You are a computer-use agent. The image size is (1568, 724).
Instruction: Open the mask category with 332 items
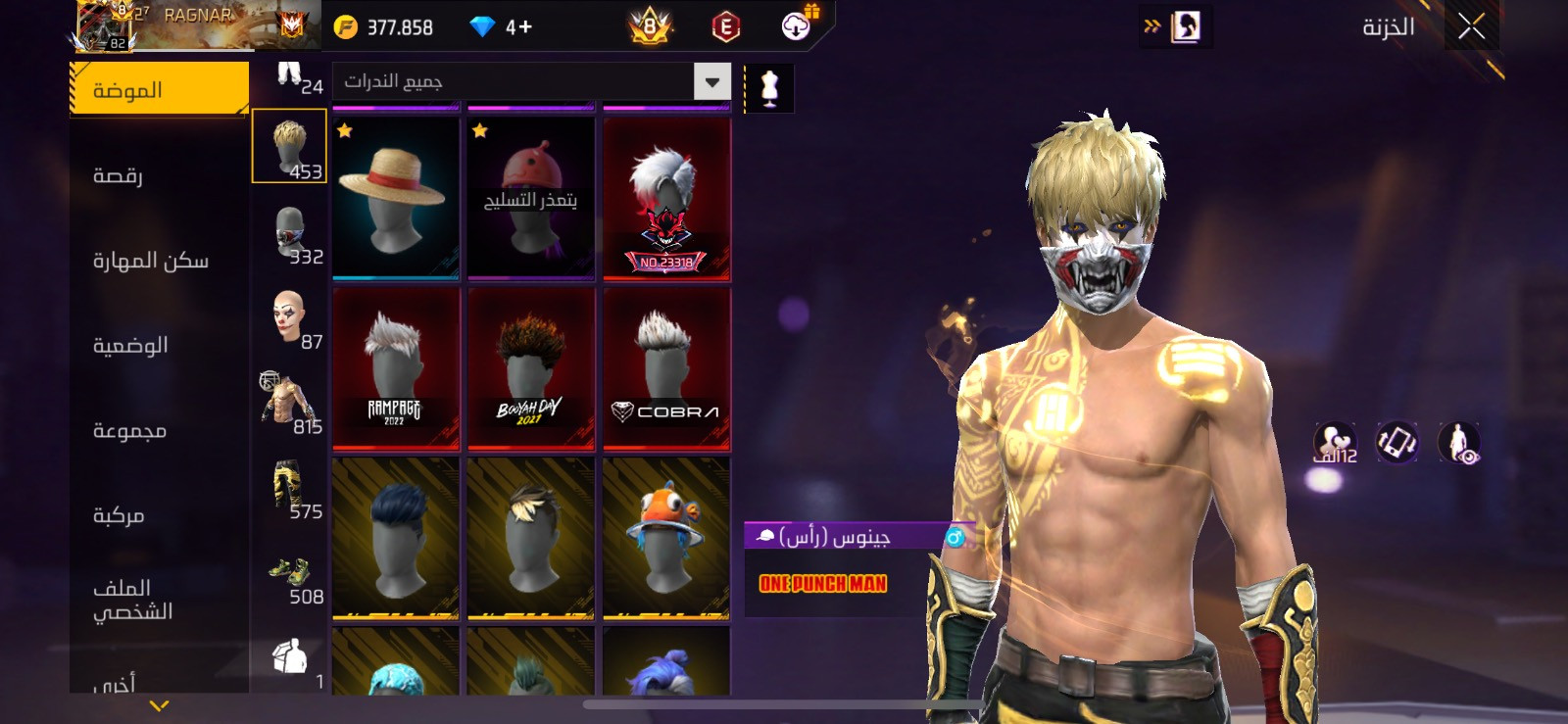point(290,235)
